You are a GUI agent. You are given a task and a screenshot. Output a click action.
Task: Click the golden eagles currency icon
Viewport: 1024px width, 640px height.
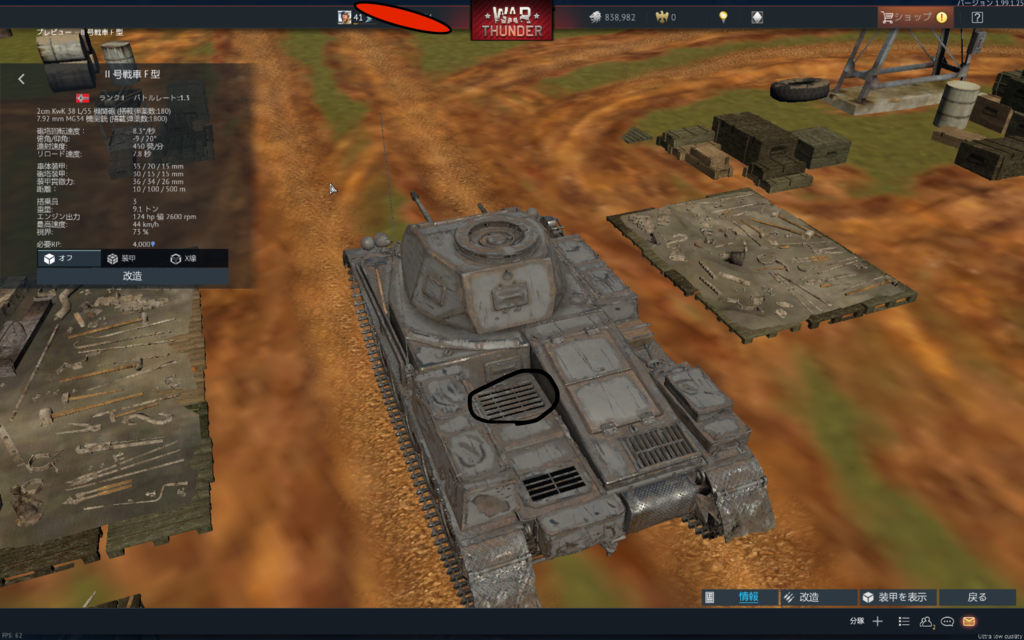tap(662, 17)
